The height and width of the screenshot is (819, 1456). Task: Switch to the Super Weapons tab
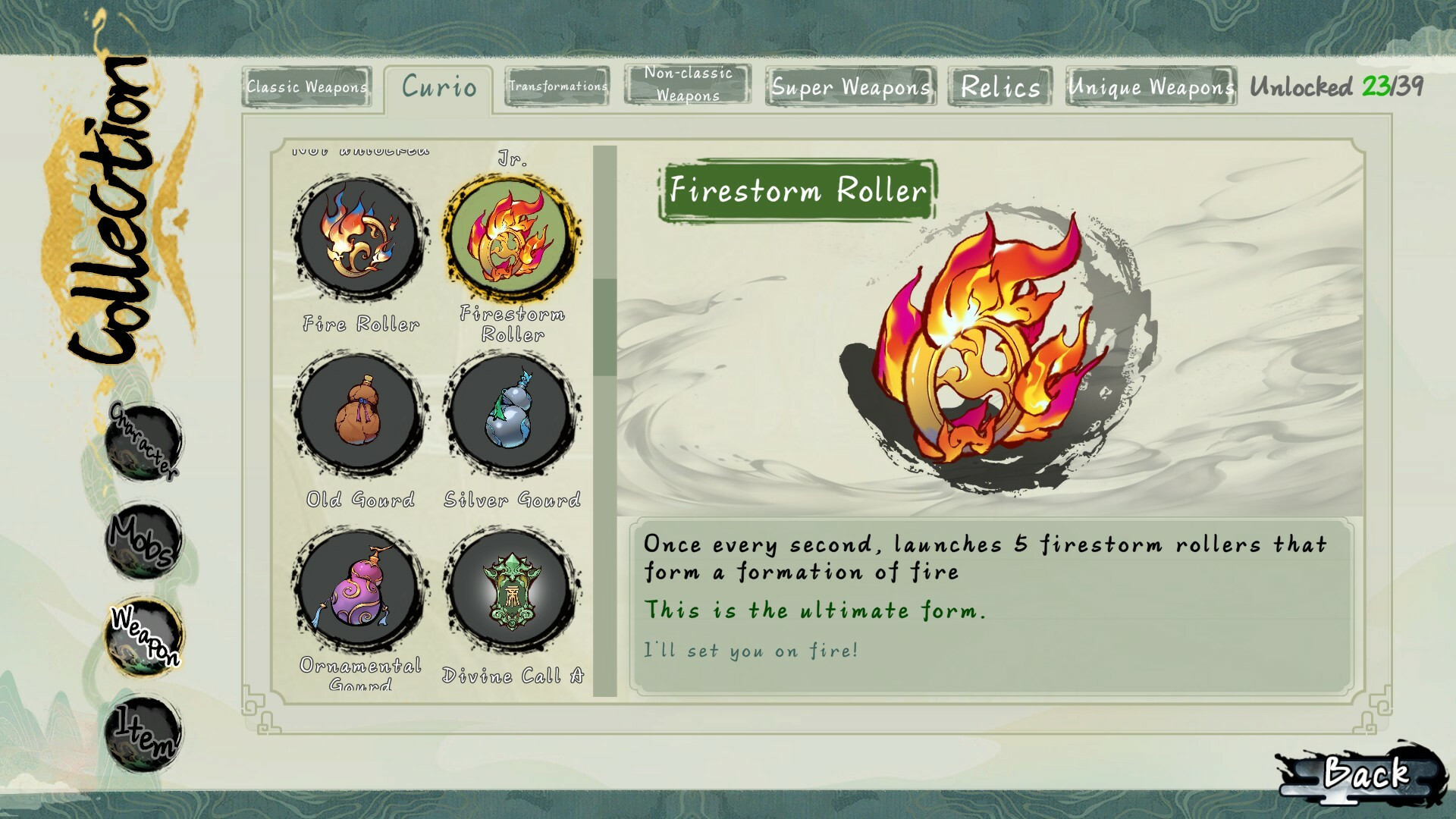coord(851,86)
